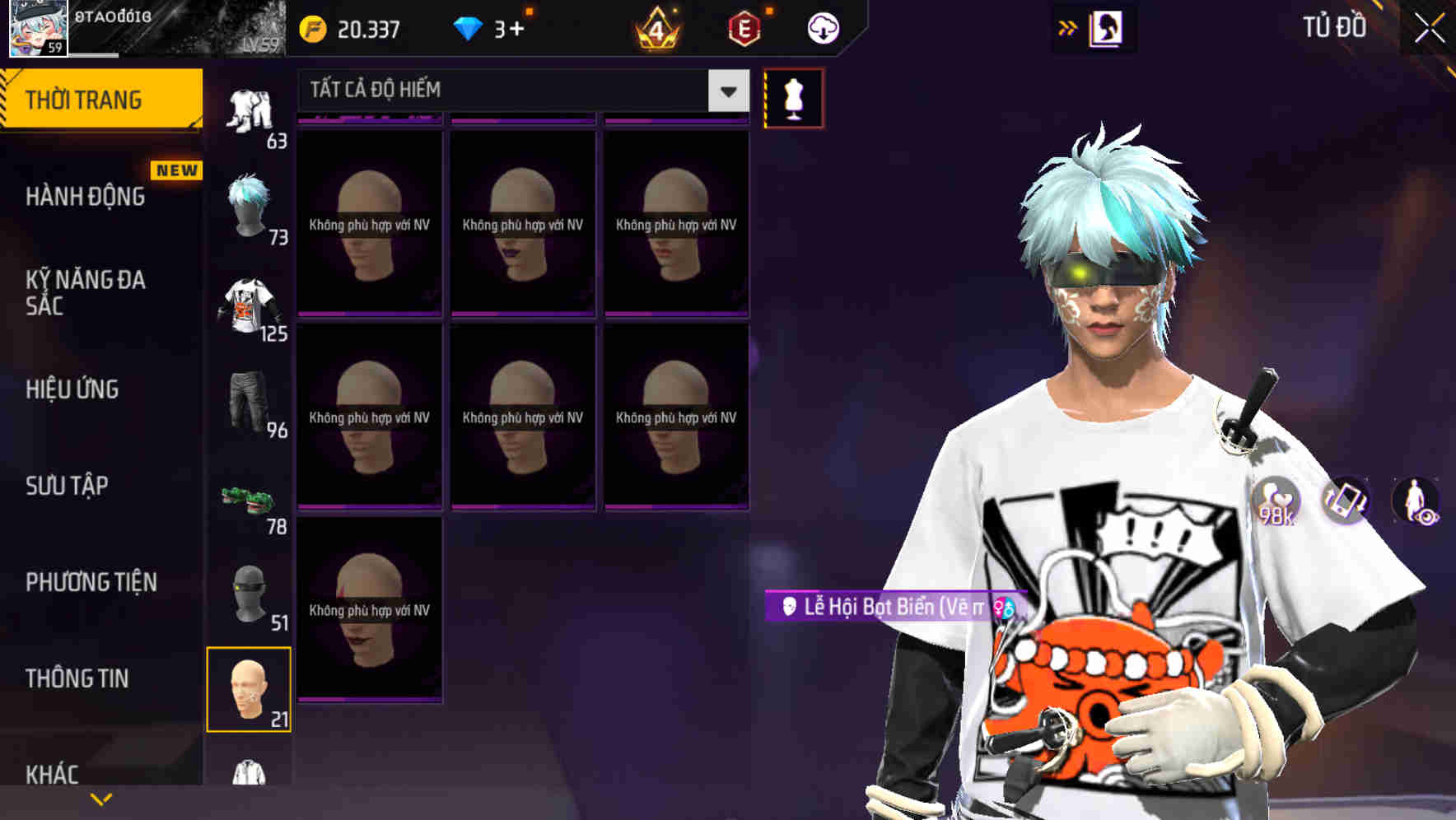Image resolution: width=1456 pixels, height=820 pixels.
Task: Click the red hexagonal E badge
Action: [x=742, y=26]
